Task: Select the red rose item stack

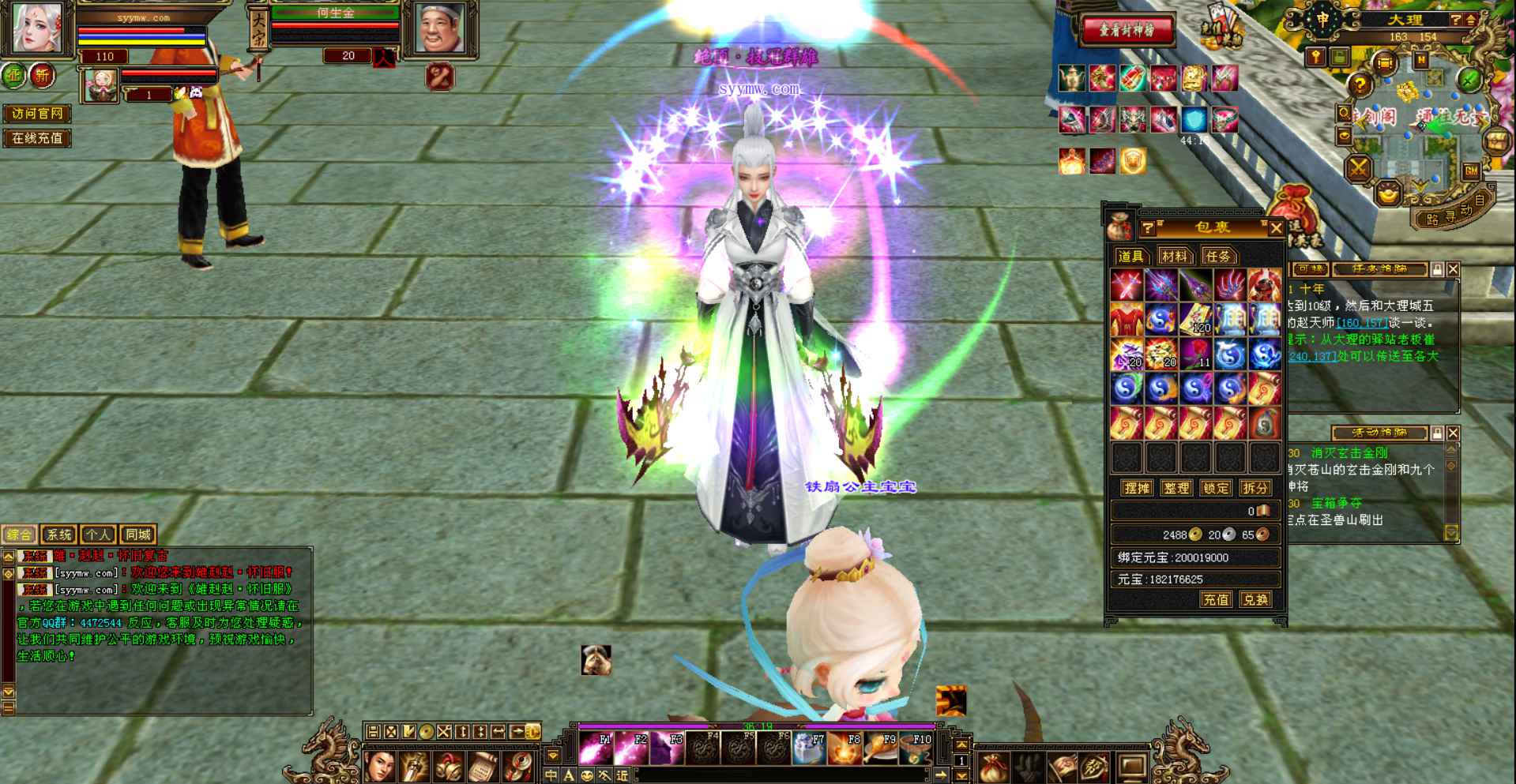Action: tap(1195, 354)
